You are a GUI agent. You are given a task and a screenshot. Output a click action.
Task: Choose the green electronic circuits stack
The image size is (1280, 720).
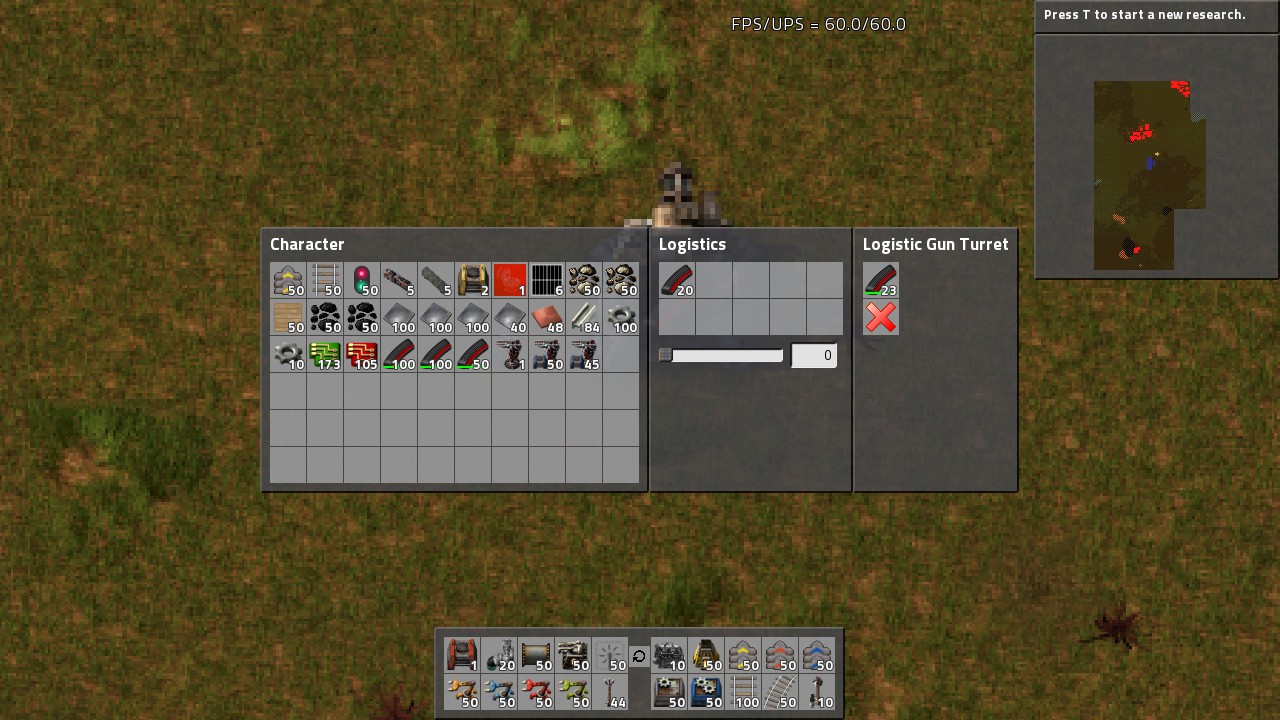tap(325, 355)
